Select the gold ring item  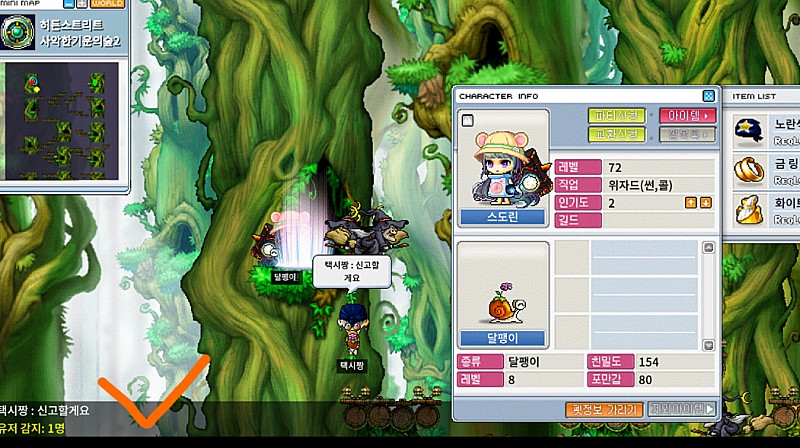point(747,166)
